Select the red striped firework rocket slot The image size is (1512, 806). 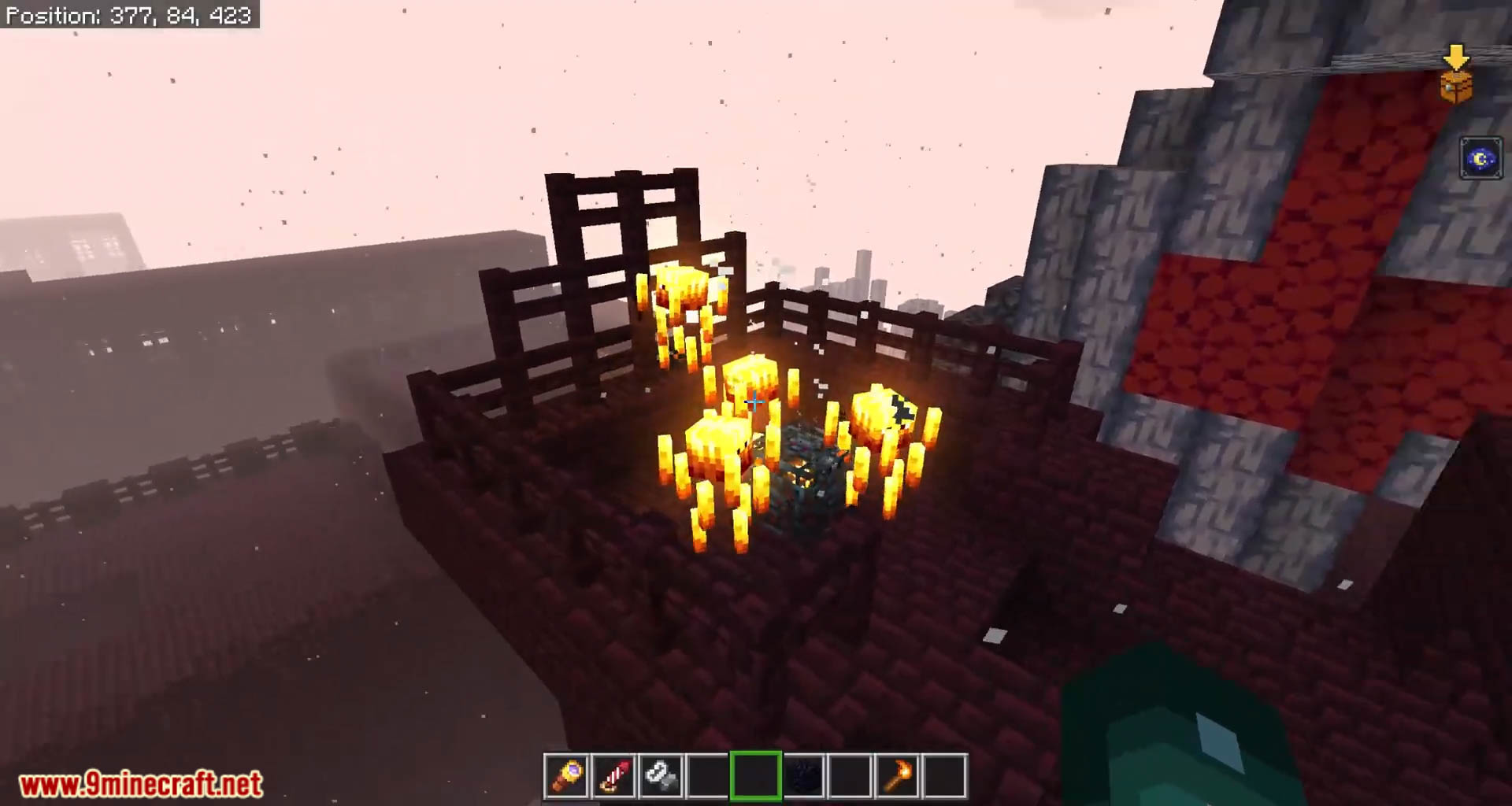tap(613, 776)
